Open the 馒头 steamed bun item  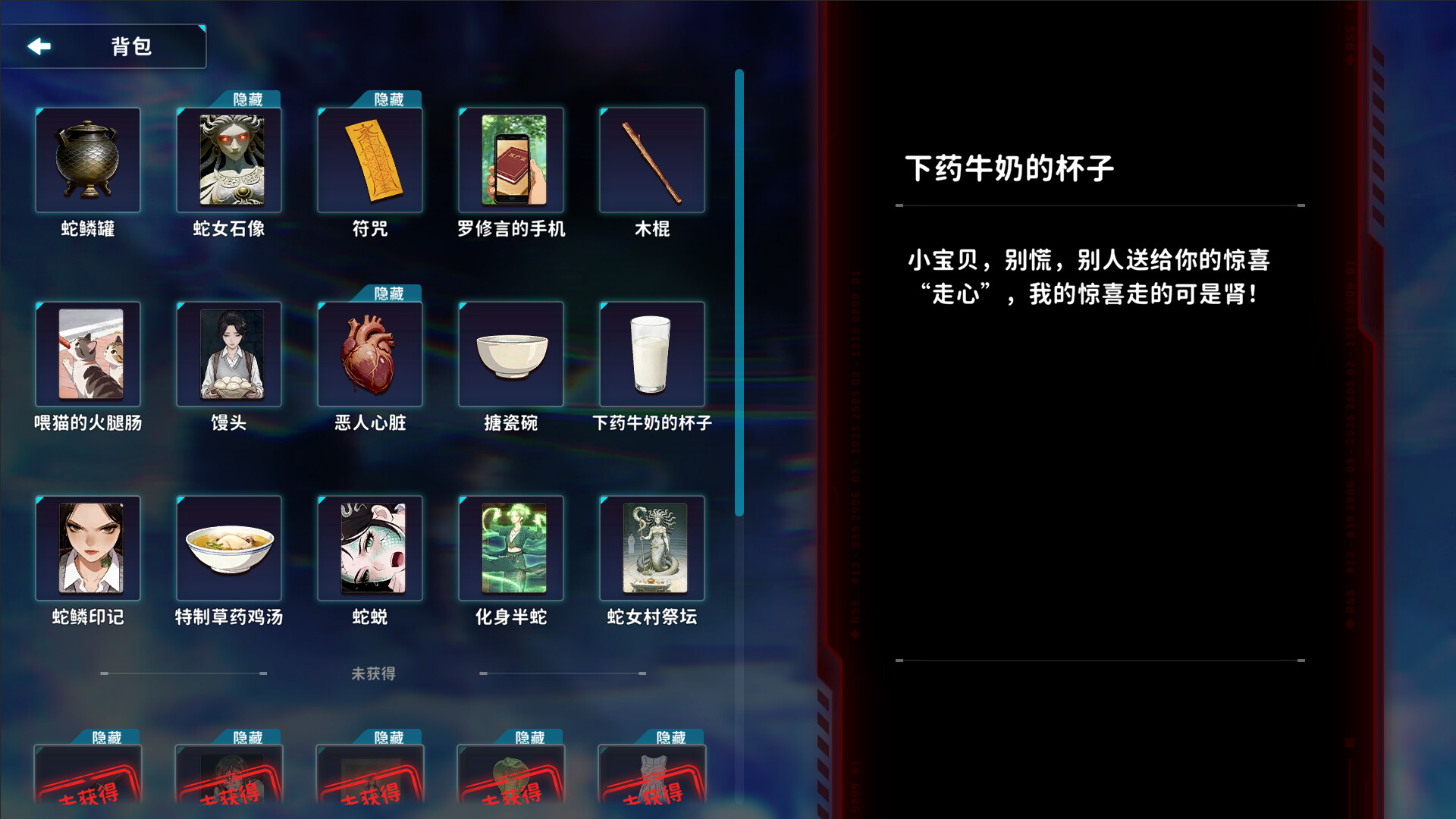click(228, 353)
